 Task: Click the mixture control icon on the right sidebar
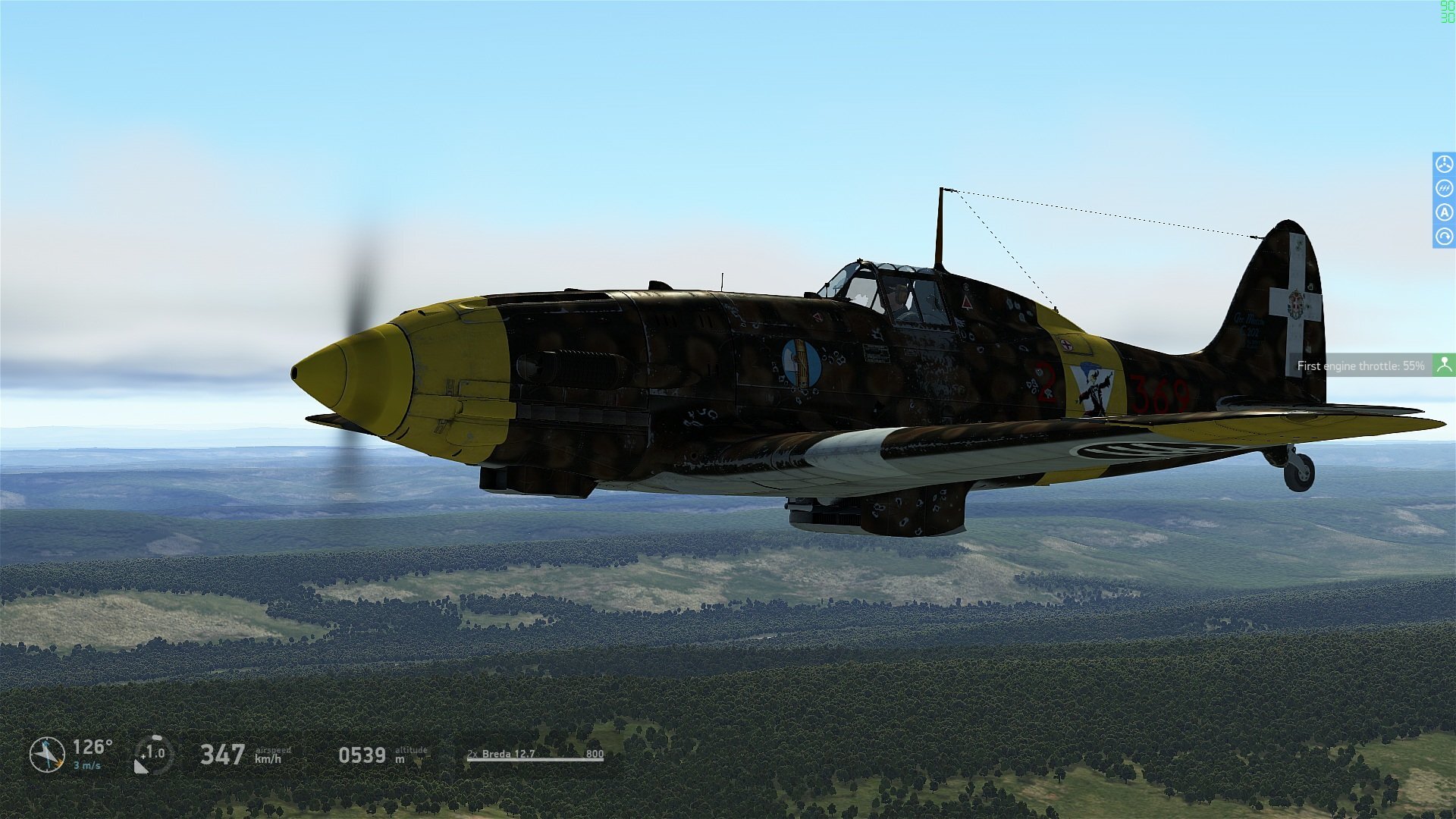(x=1444, y=187)
